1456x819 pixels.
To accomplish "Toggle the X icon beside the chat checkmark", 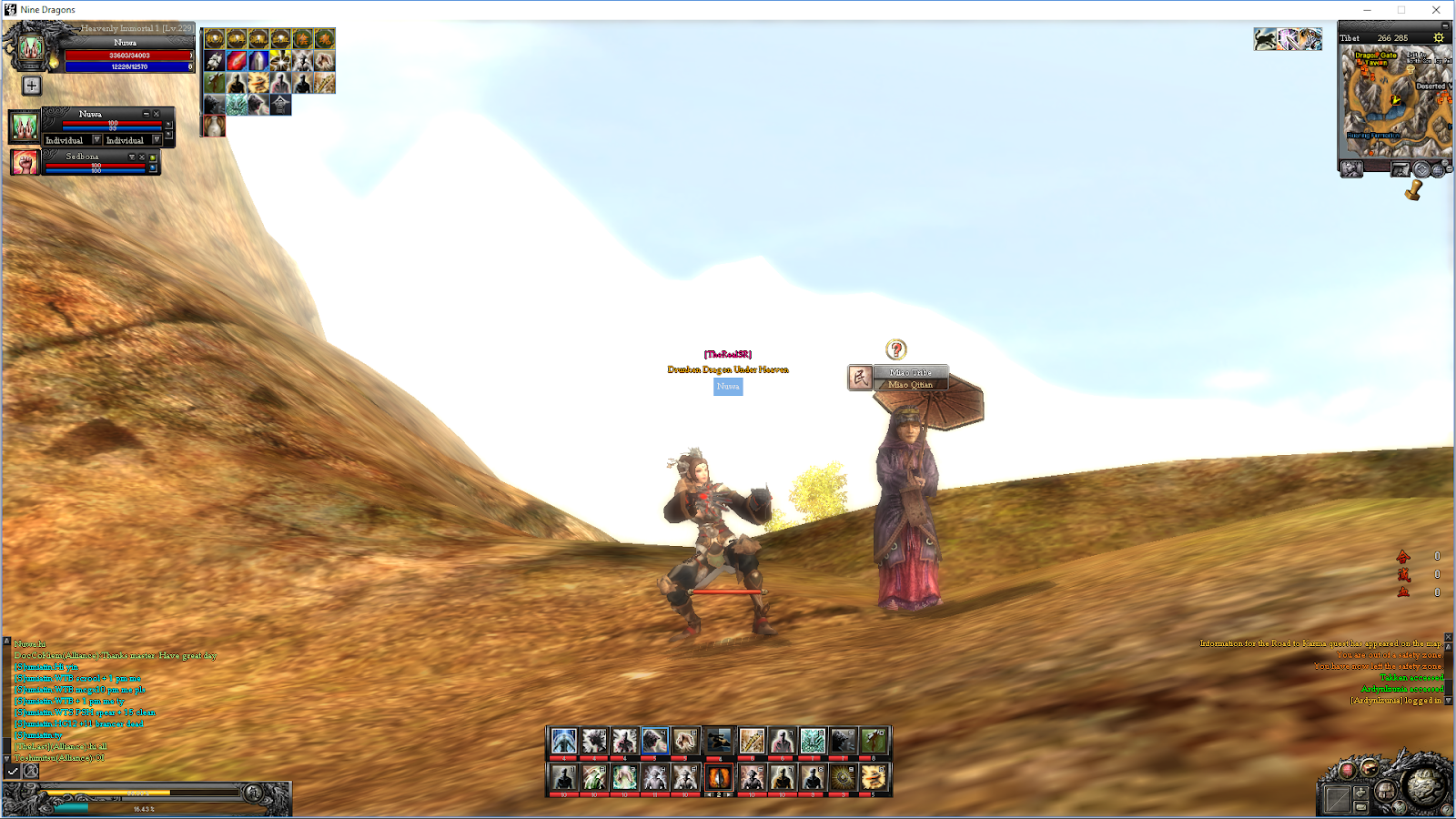I will click(31, 772).
